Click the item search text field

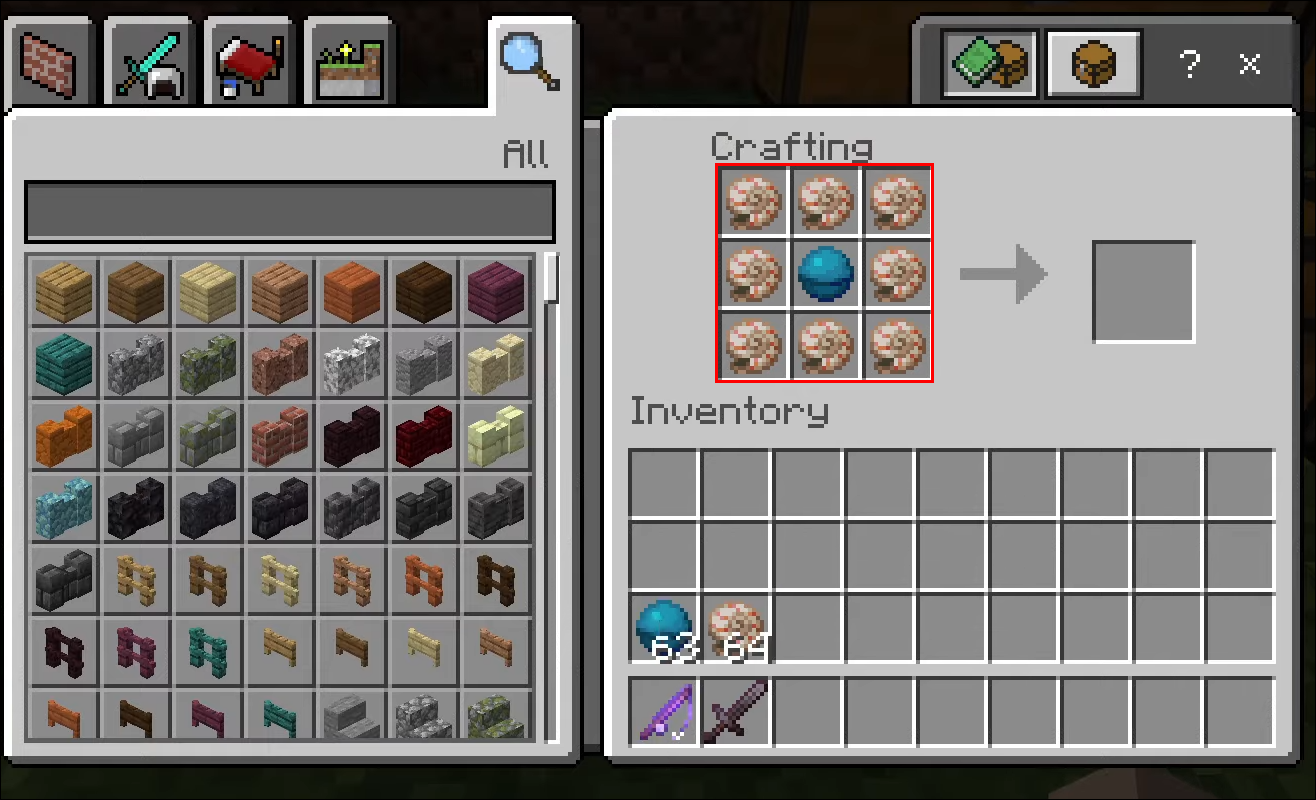(x=289, y=211)
